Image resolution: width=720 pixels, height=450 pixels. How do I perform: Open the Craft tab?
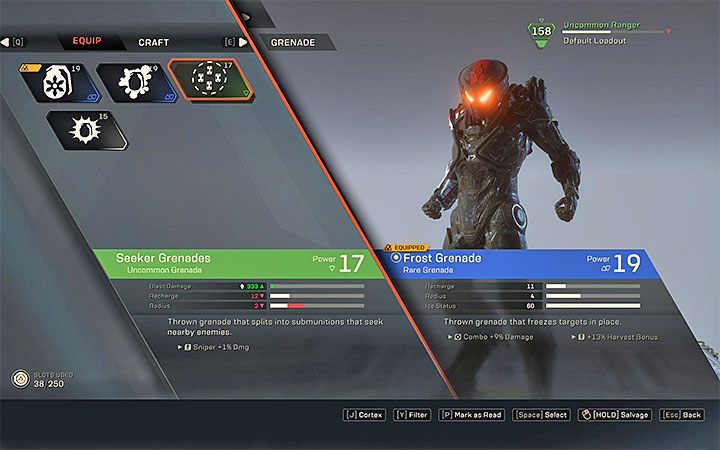pos(153,43)
